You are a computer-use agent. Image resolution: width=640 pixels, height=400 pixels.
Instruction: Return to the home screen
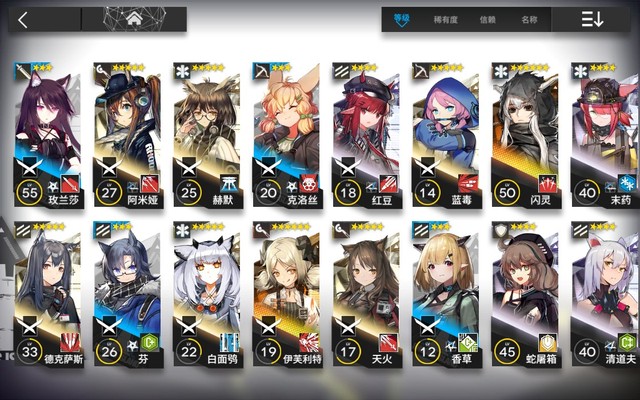pyautogui.click(x=134, y=19)
